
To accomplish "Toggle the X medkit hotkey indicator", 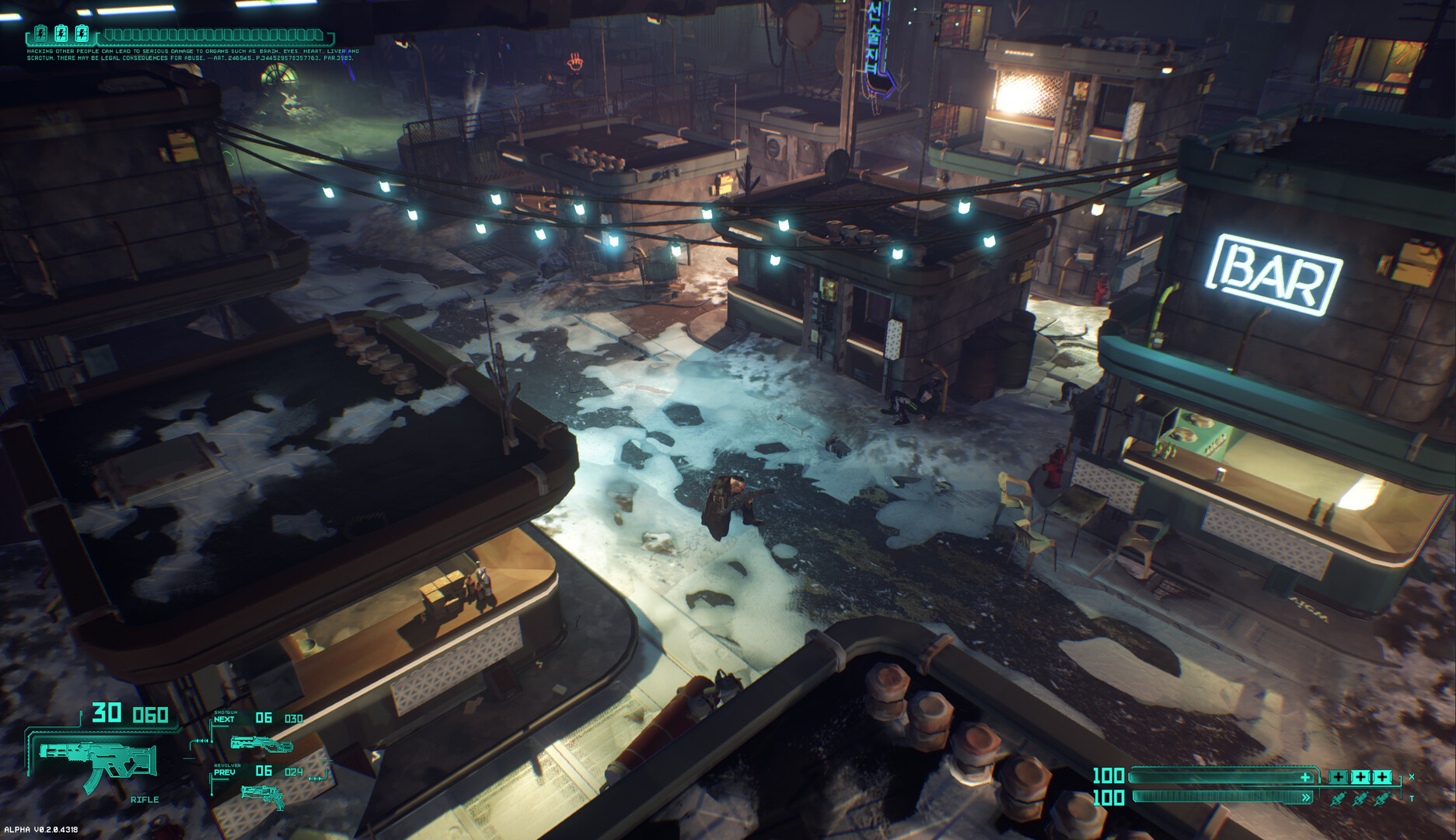I will tap(1411, 776).
